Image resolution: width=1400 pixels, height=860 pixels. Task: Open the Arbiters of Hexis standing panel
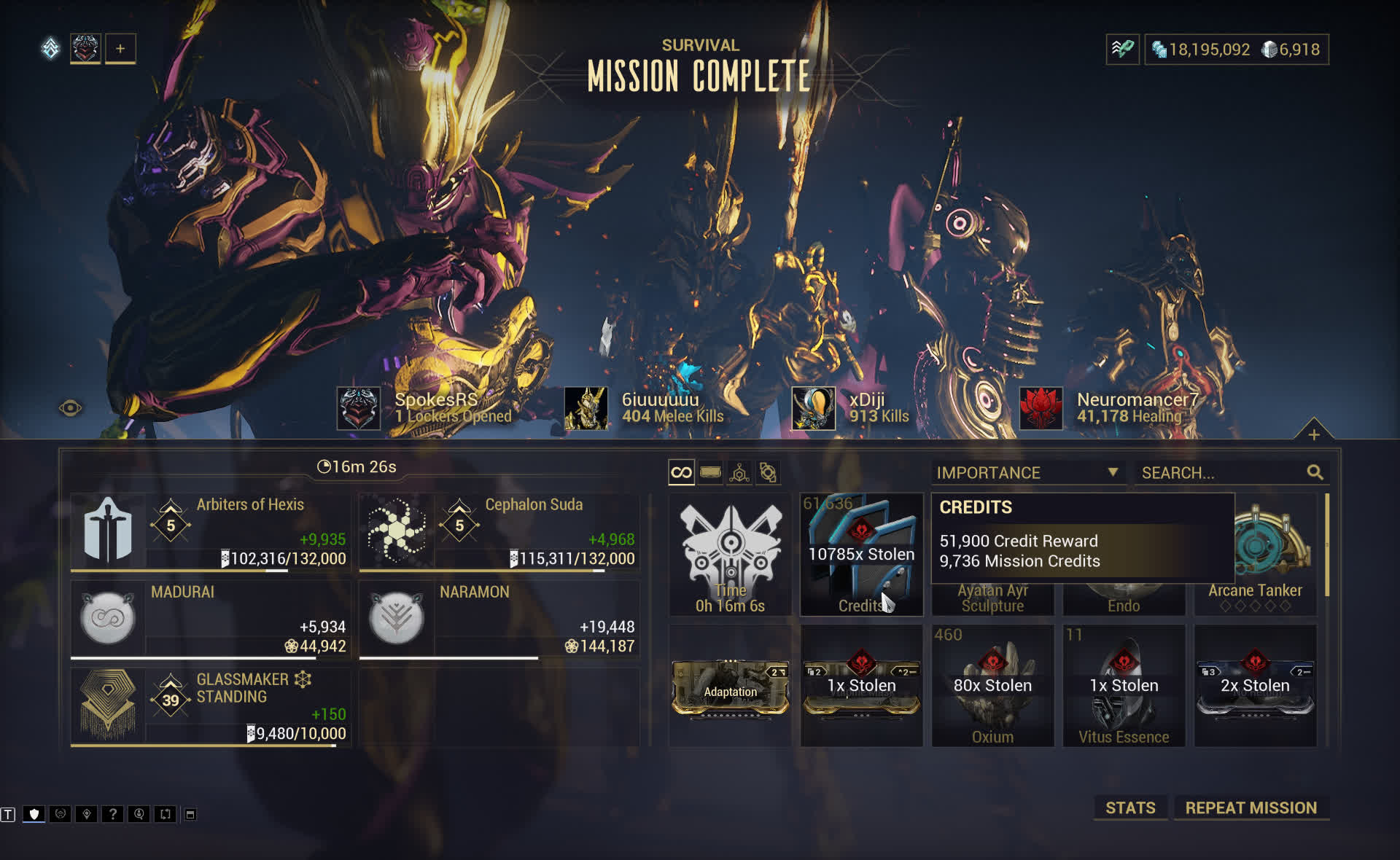pyautogui.click(x=210, y=532)
